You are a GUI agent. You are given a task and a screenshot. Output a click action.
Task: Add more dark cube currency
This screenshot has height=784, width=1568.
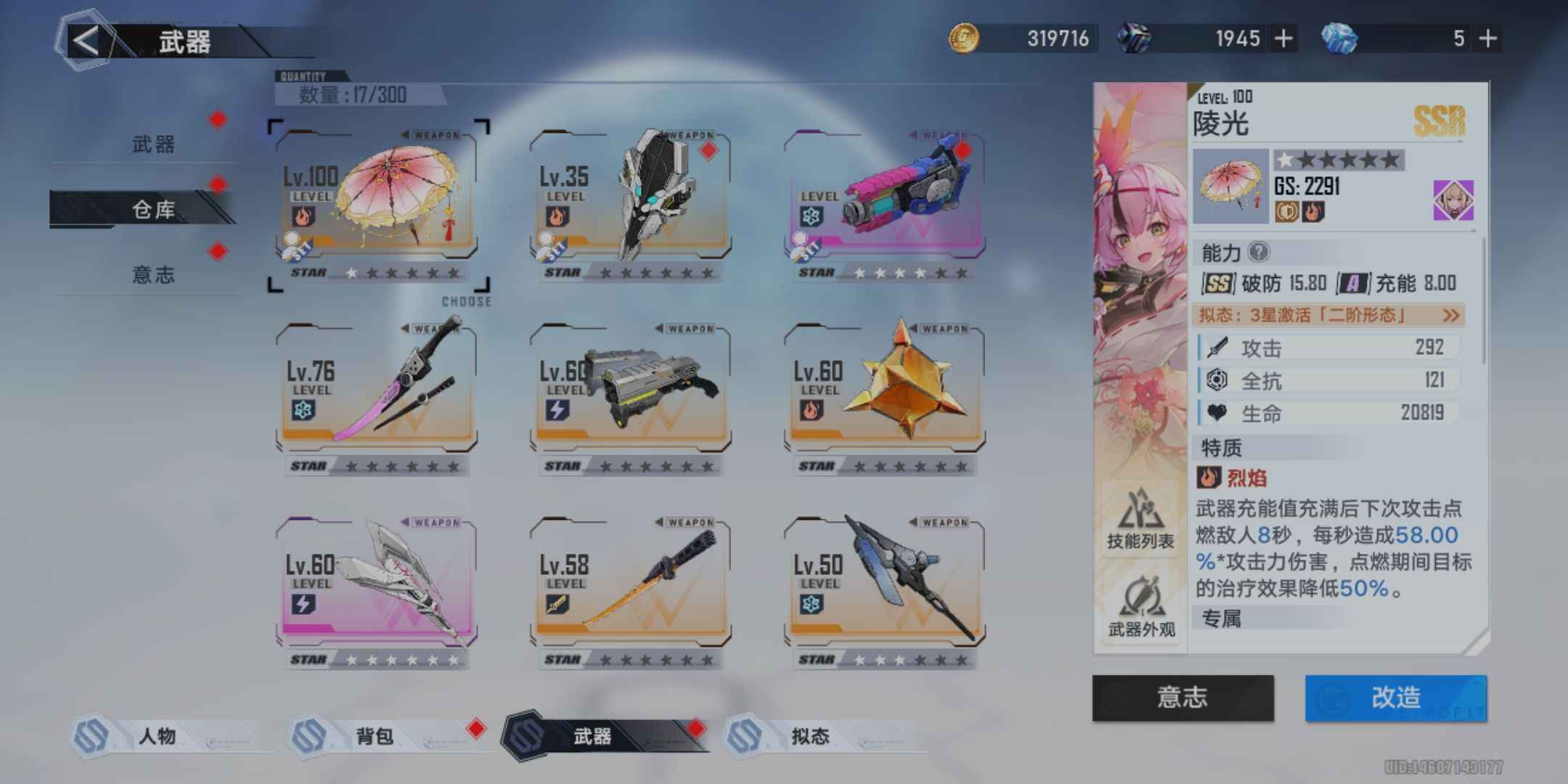pos(1283,38)
